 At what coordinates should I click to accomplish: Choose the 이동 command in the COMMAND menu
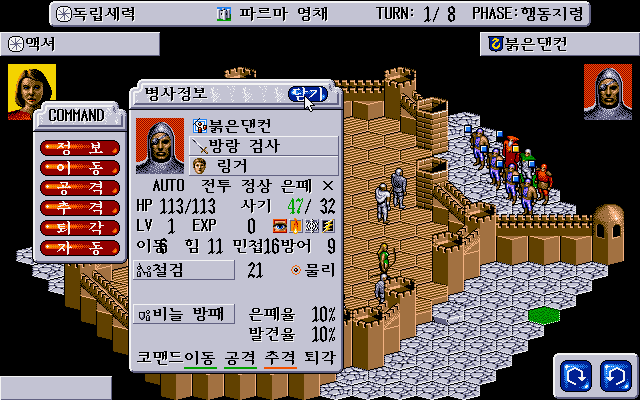coord(80,167)
